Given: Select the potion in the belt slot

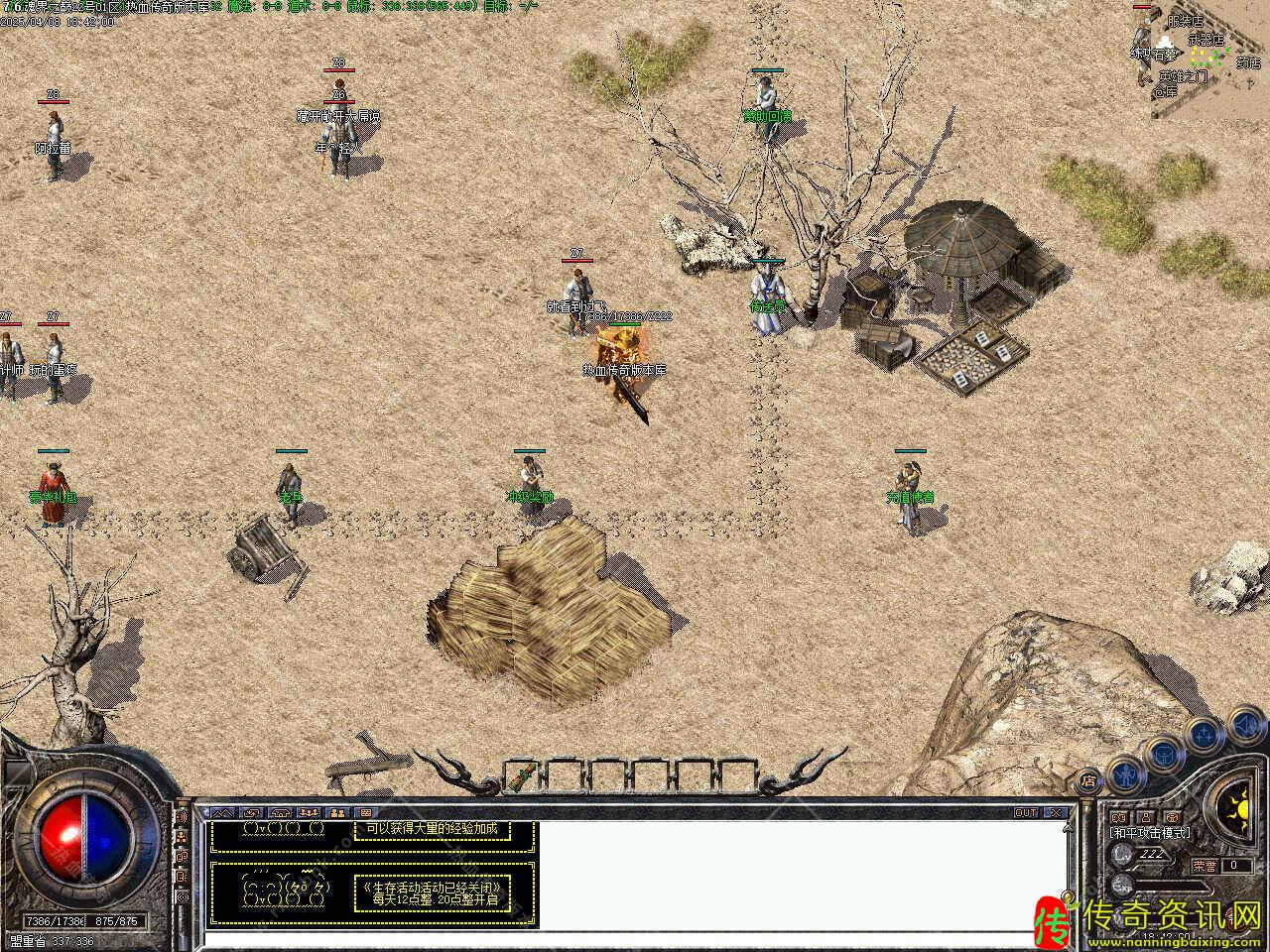Looking at the screenshot, I should (x=522, y=772).
